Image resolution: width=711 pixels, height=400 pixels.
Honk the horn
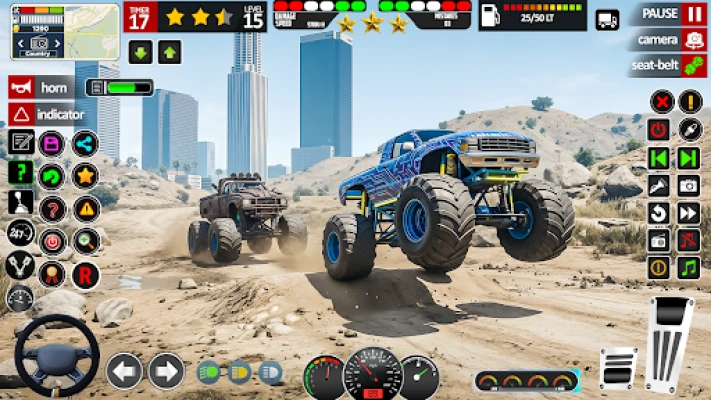pyautogui.click(x=40, y=87)
